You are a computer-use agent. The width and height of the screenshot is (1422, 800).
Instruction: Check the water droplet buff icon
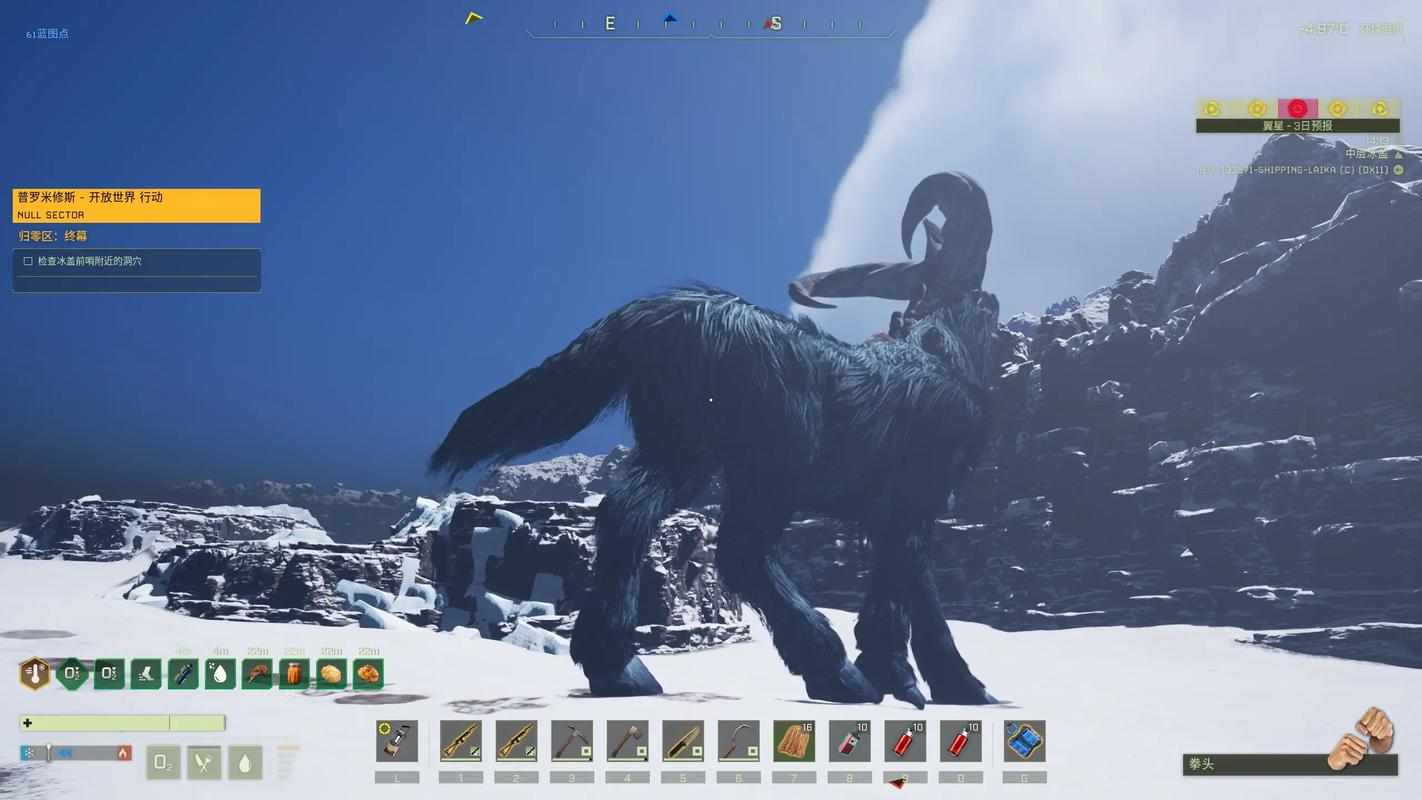220,673
